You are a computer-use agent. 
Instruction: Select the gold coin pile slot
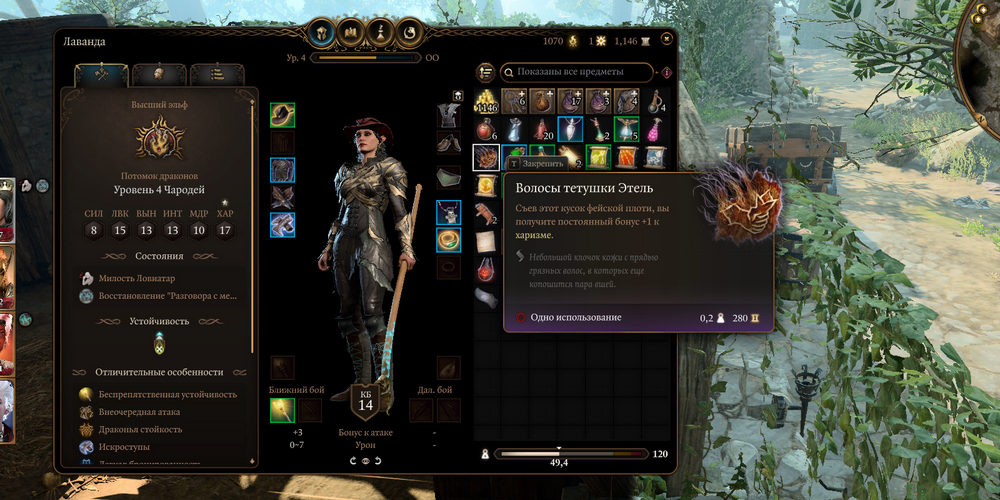486,101
